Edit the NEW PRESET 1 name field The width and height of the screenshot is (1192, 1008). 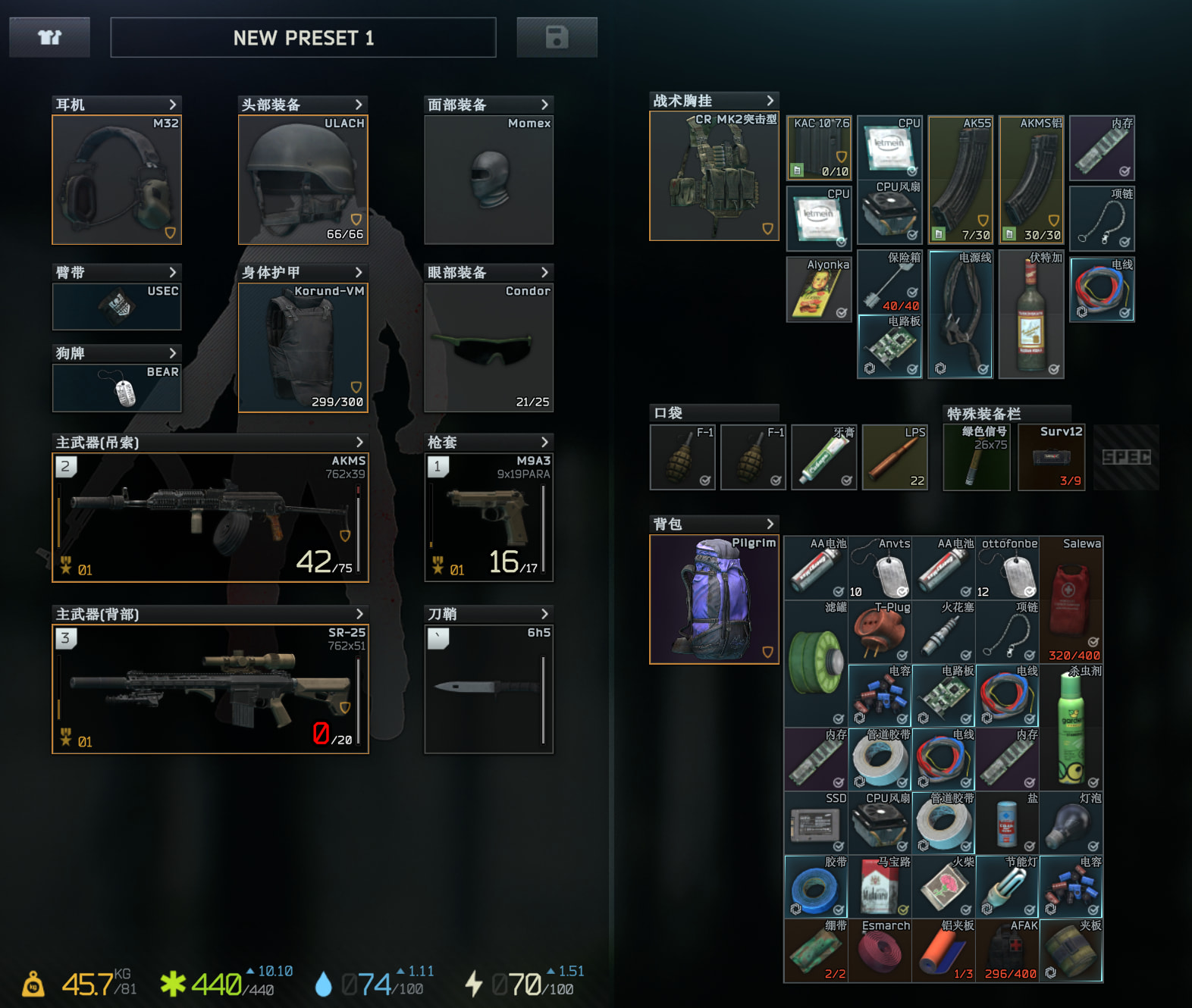click(x=303, y=38)
